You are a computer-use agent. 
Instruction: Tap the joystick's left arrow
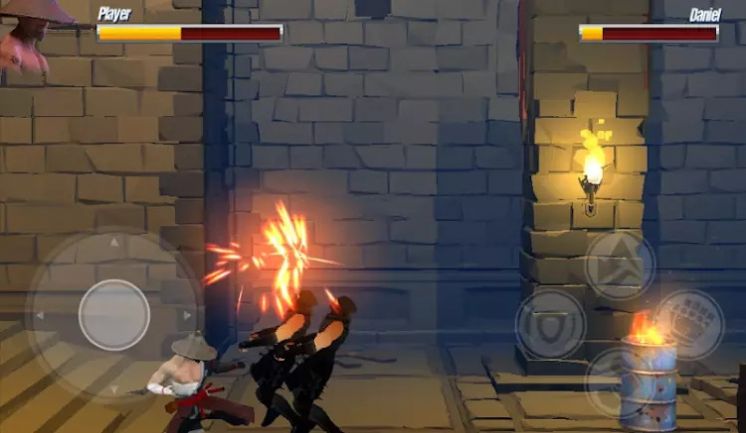click(x=40, y=316)
